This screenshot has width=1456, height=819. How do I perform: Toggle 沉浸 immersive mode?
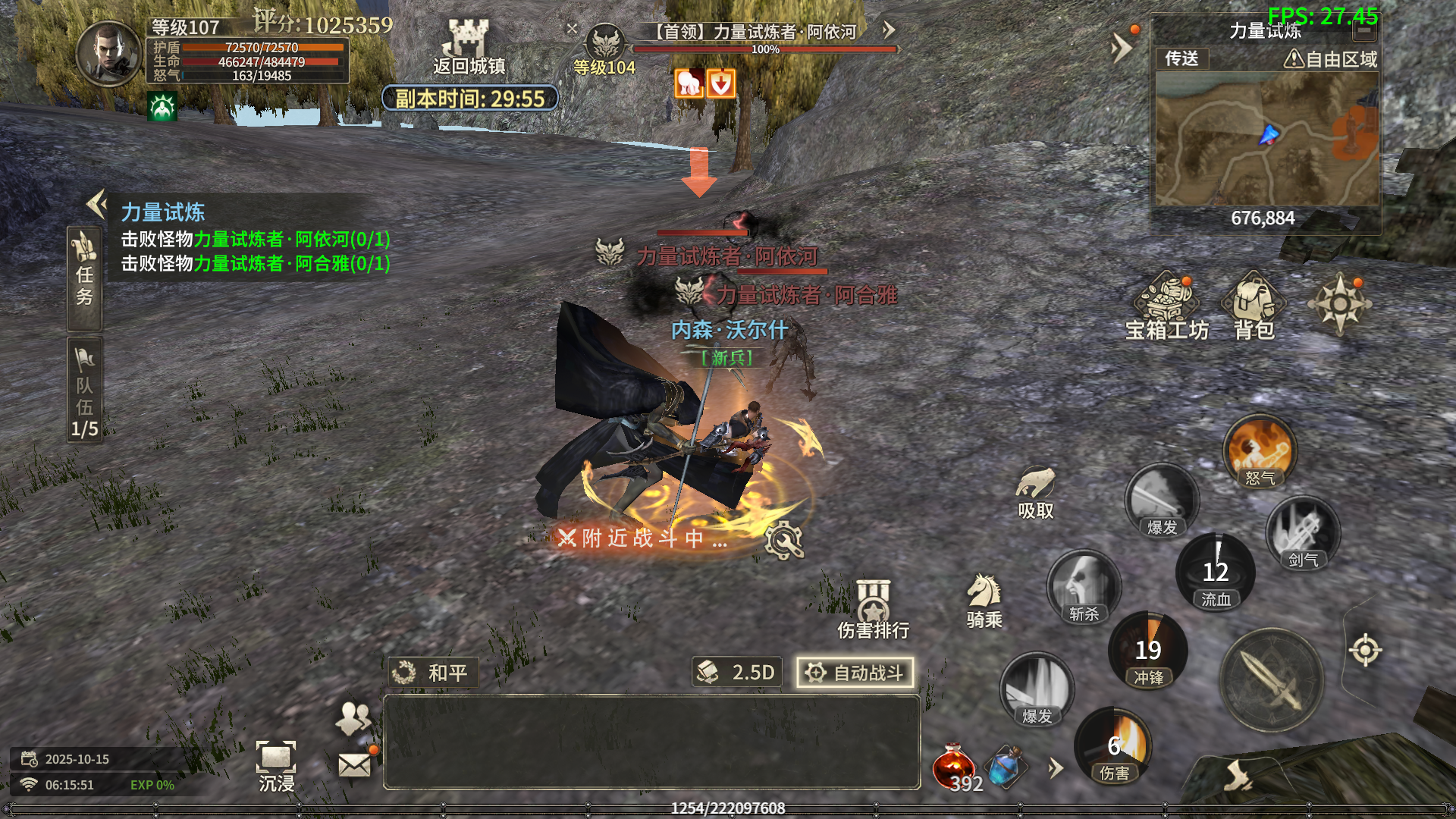pyautogui.click(x=276, y=766)
